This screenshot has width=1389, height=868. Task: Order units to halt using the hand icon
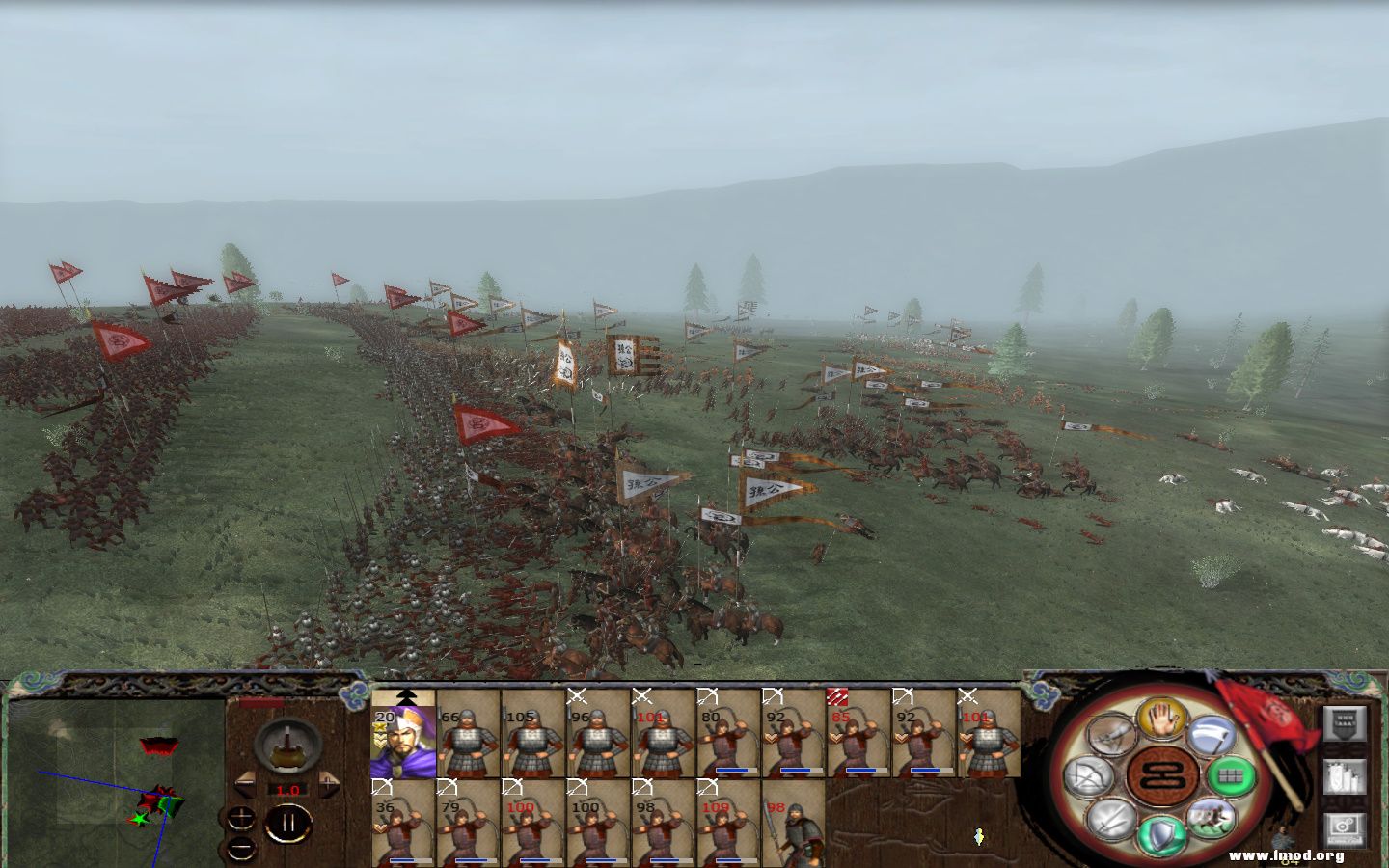[1164, 723]
